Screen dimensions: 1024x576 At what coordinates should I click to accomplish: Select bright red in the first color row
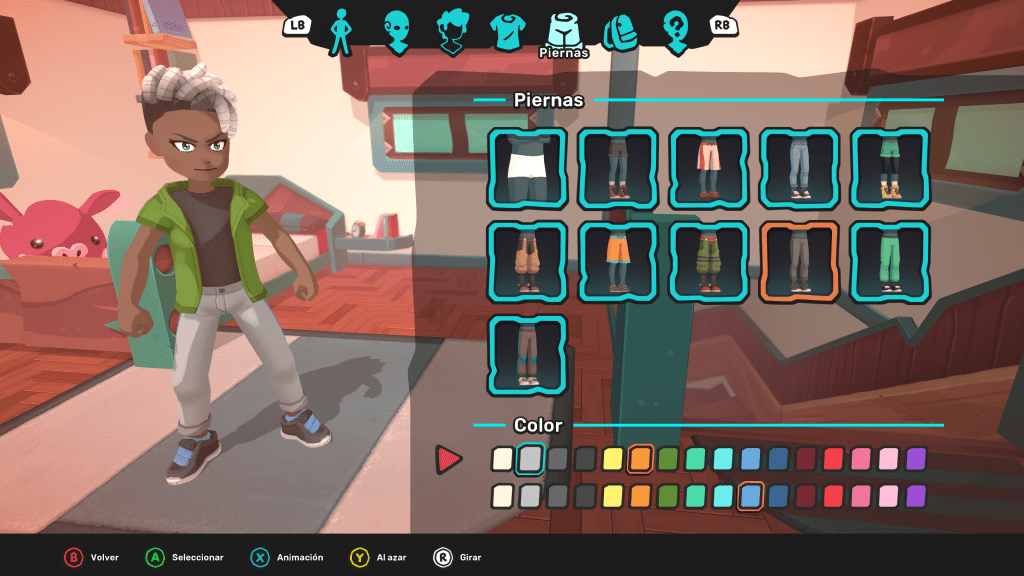click(833, 459)
